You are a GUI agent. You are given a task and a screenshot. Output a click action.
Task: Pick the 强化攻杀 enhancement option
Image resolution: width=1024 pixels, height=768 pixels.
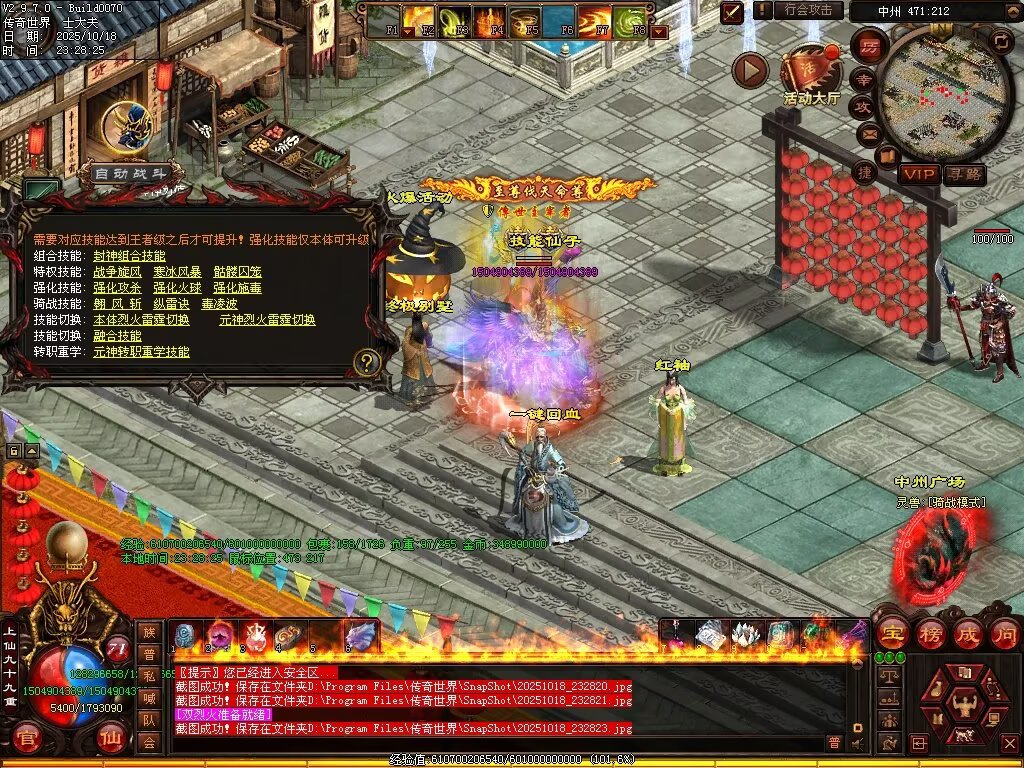pos(119,288)
